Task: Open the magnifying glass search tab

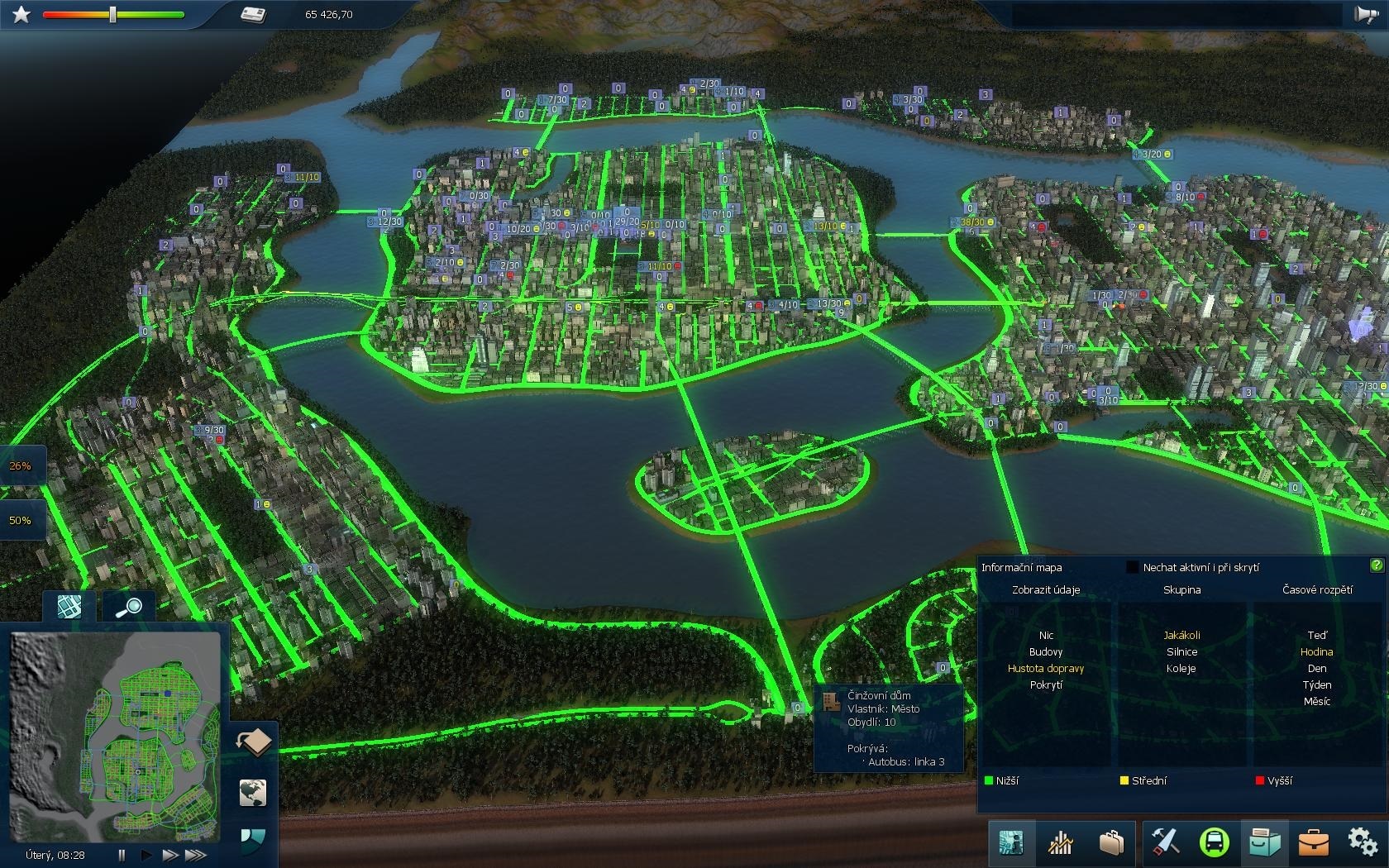Action: pyautogui.click(x=128, y=608)
